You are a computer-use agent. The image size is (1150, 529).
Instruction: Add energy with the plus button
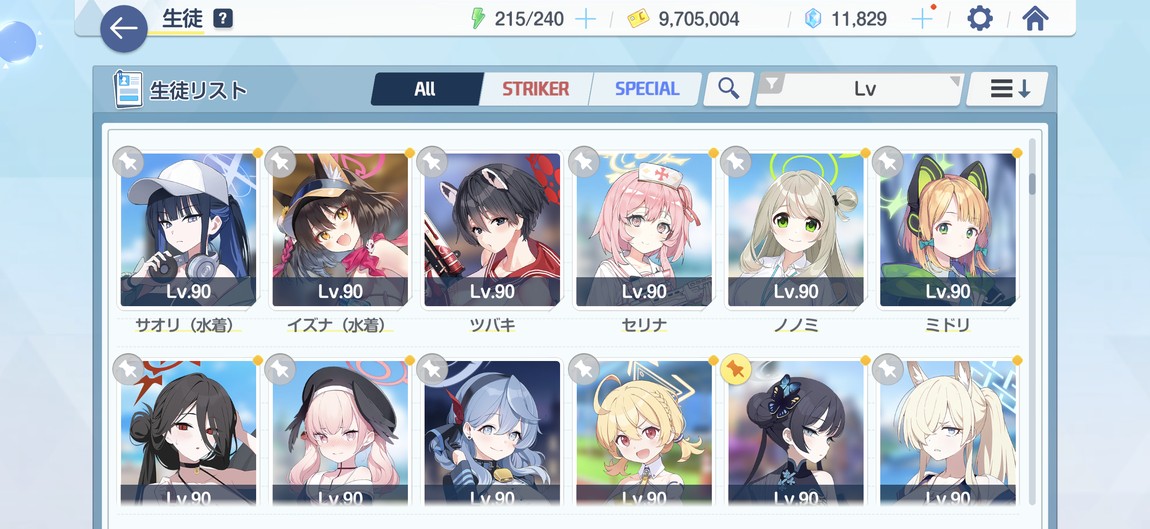[x=586, y=19]
